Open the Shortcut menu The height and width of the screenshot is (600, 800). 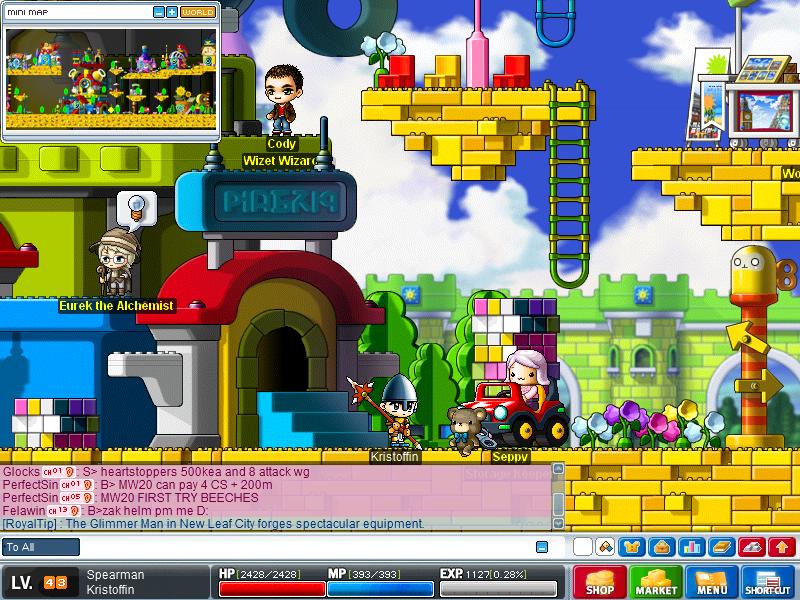(x=768, y=582)
